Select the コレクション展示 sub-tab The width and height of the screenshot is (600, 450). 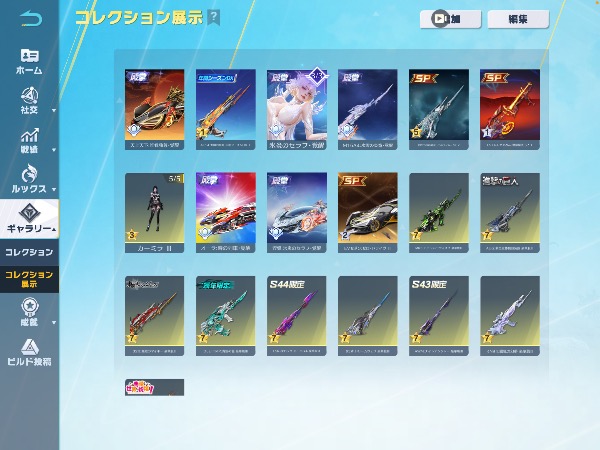tap(29, 278)
